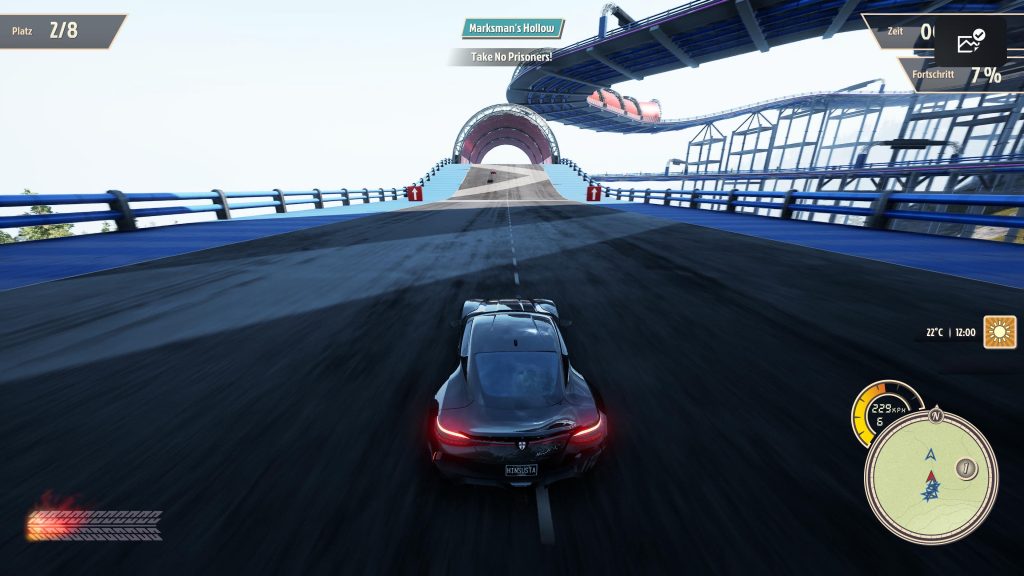Click the circular minimap
1024x576 pixels.
[930, 477]
